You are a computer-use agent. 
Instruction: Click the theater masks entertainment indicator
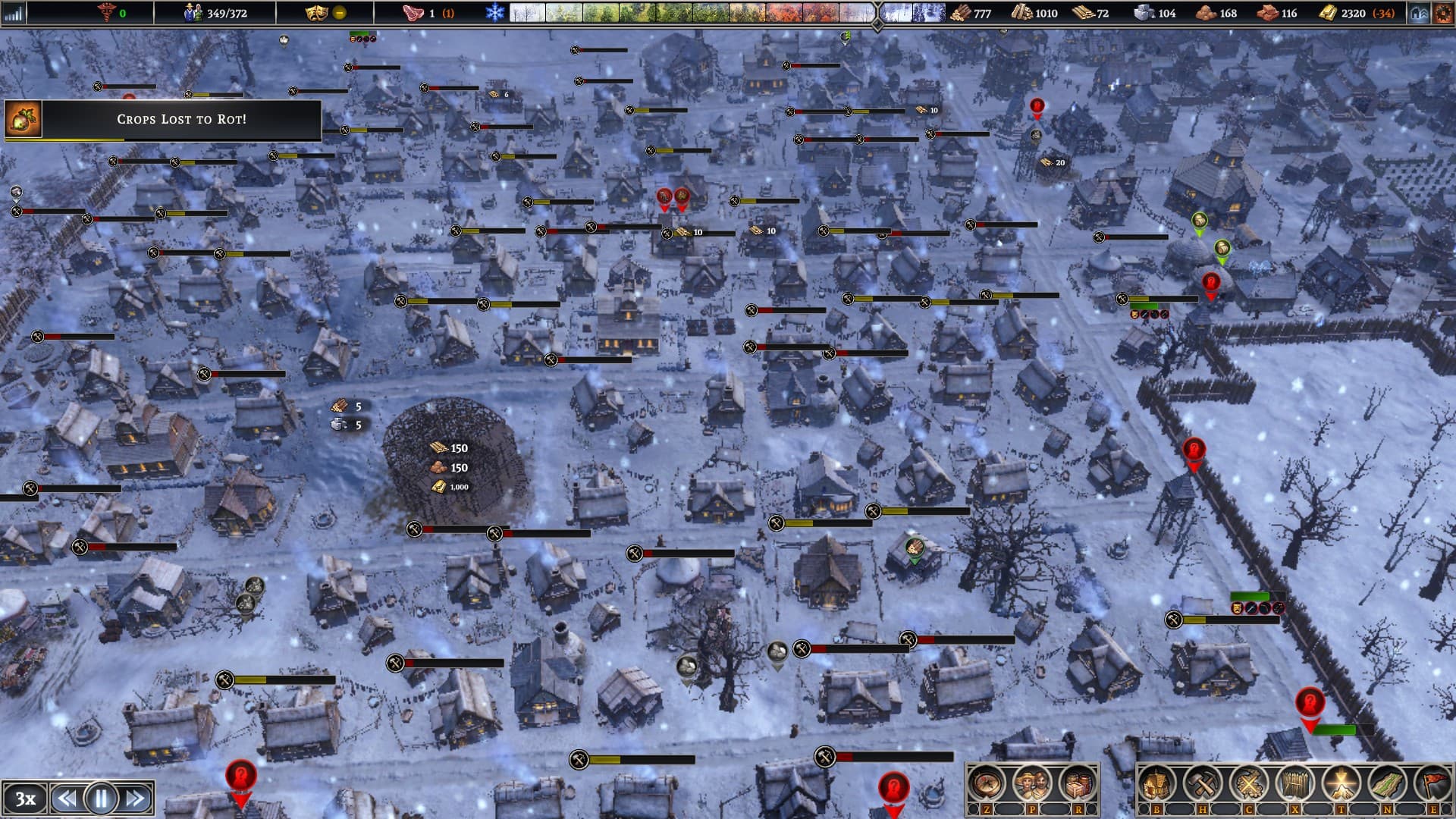315,13
